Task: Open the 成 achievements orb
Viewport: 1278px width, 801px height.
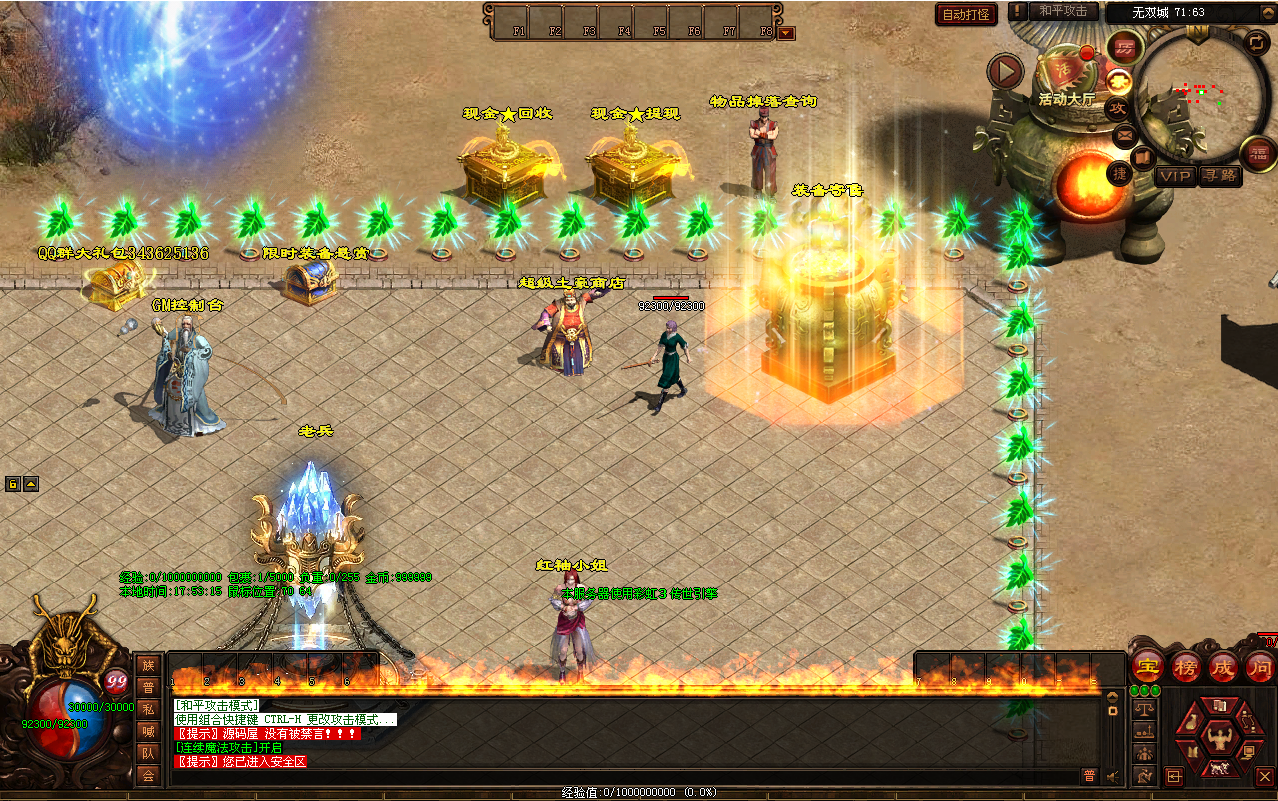Action: pos(1223,666)
